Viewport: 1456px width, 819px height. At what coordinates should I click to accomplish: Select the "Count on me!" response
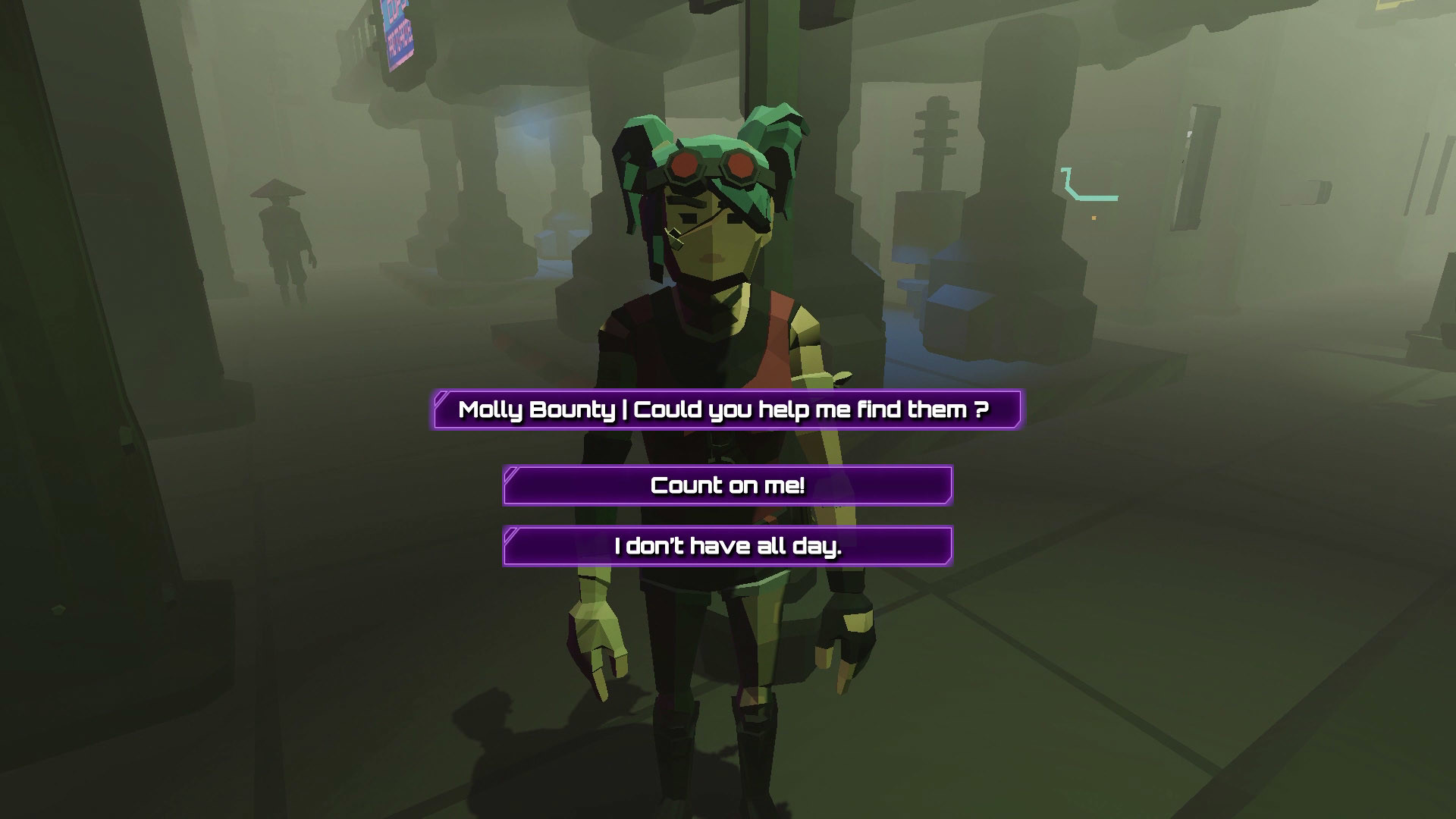728,486
